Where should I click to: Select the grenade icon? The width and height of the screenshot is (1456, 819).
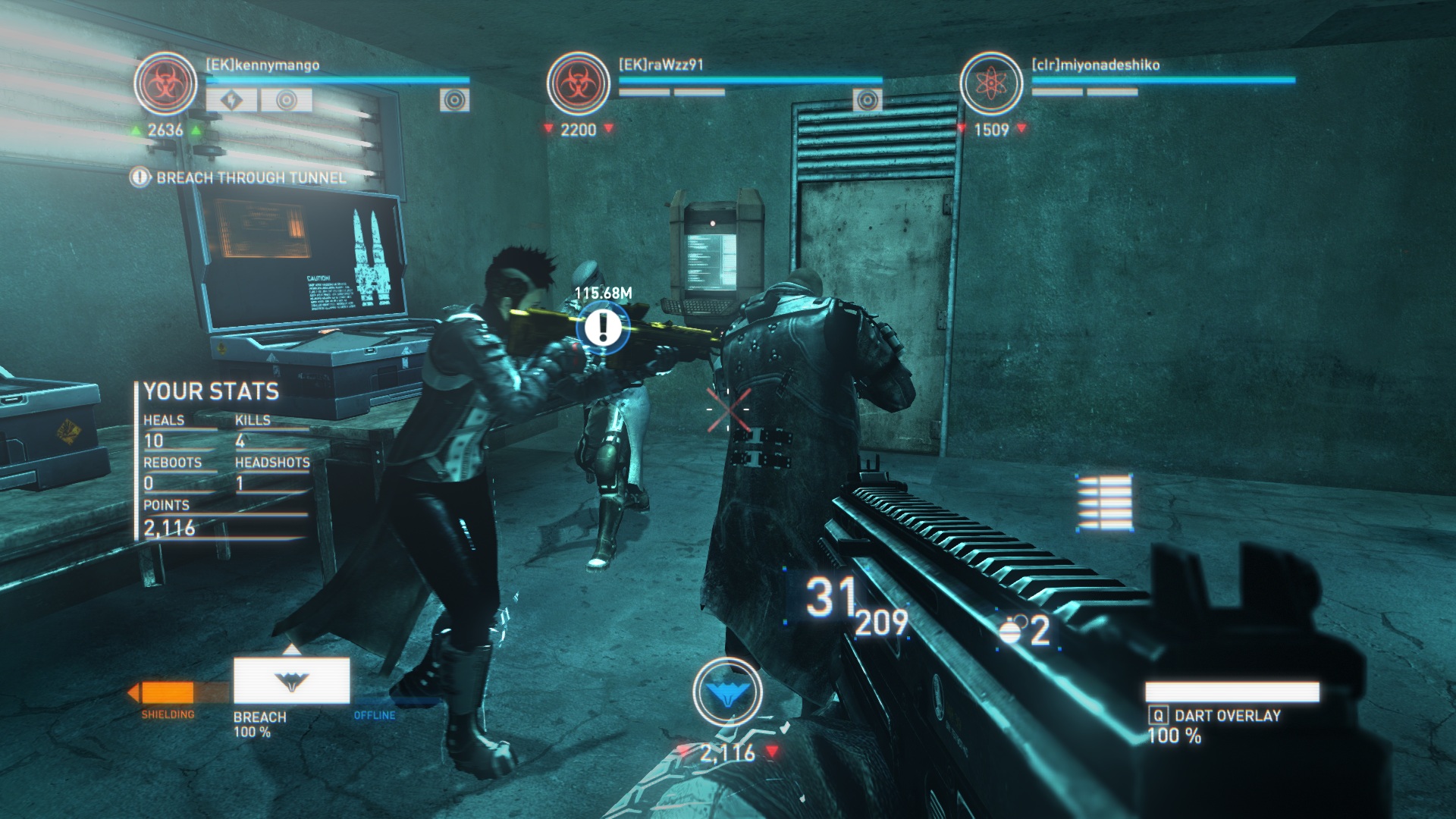click(1012, 631)
